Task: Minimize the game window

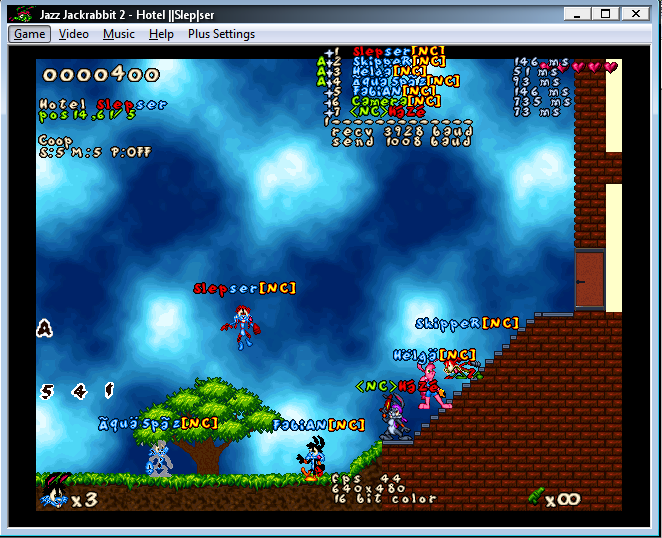Action: [x=576, y=13]
